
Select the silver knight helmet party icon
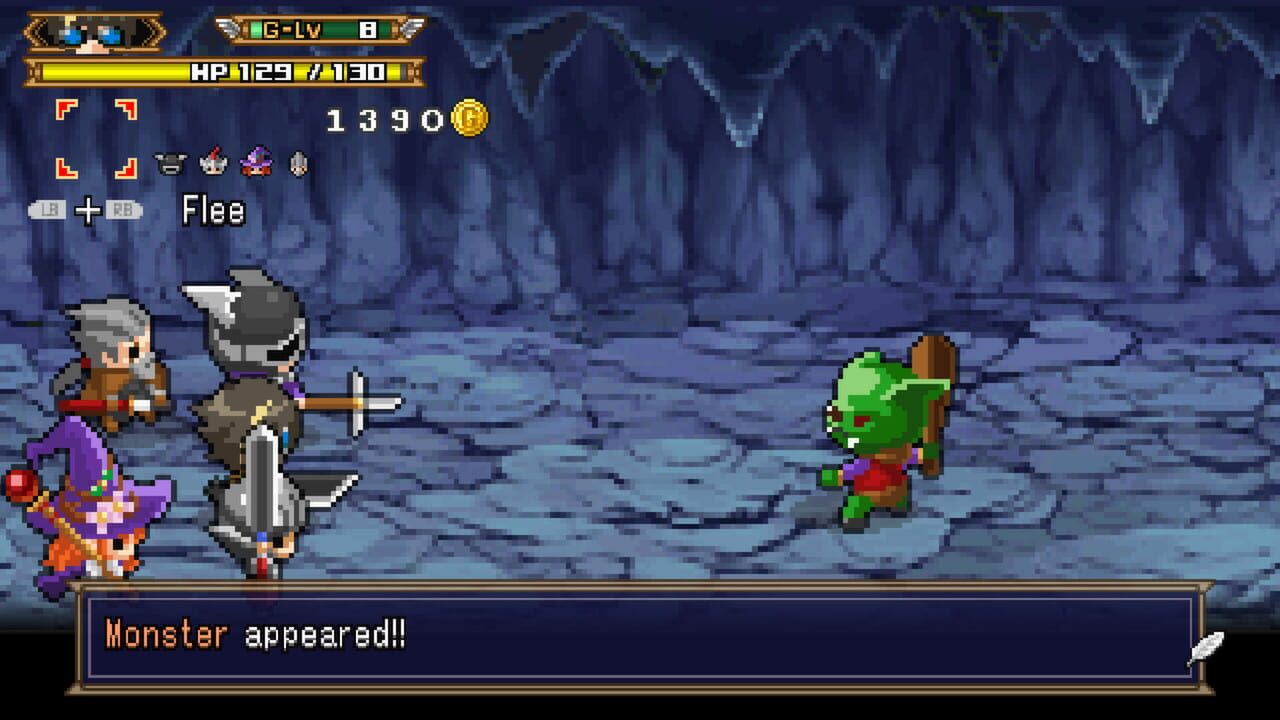(x=213, y=163)
